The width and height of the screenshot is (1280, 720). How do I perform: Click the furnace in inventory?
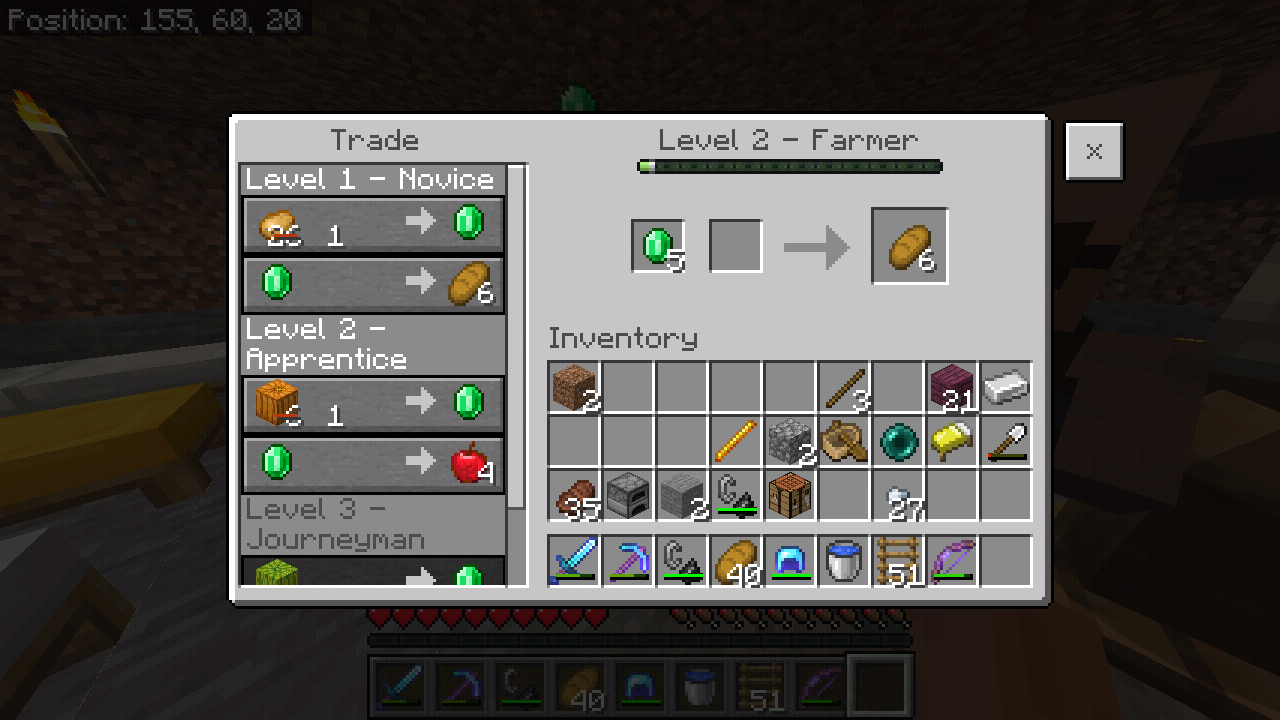point(628,495)
